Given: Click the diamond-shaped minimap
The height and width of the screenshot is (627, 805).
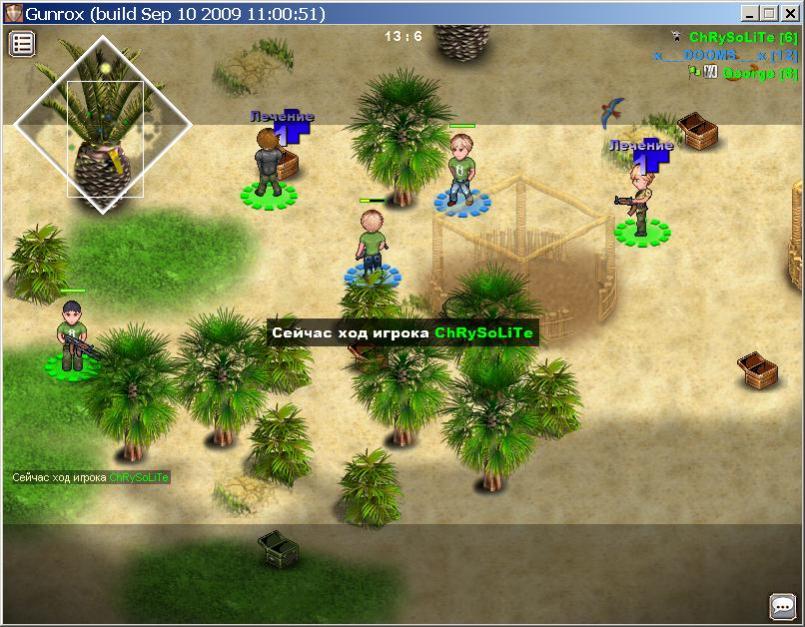Looking at the screenshot, I should click(x=103, y=125).
